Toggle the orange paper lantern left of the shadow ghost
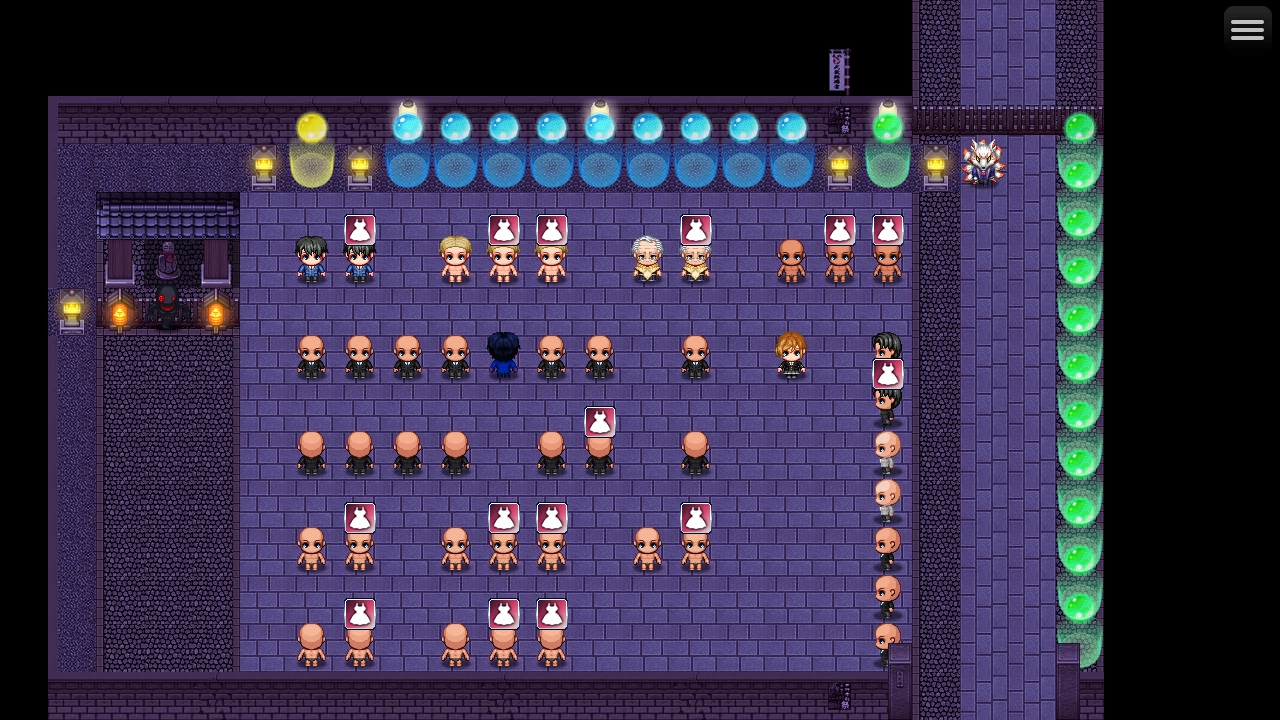This screenshot has height=720, width=1280. point(121,312)
